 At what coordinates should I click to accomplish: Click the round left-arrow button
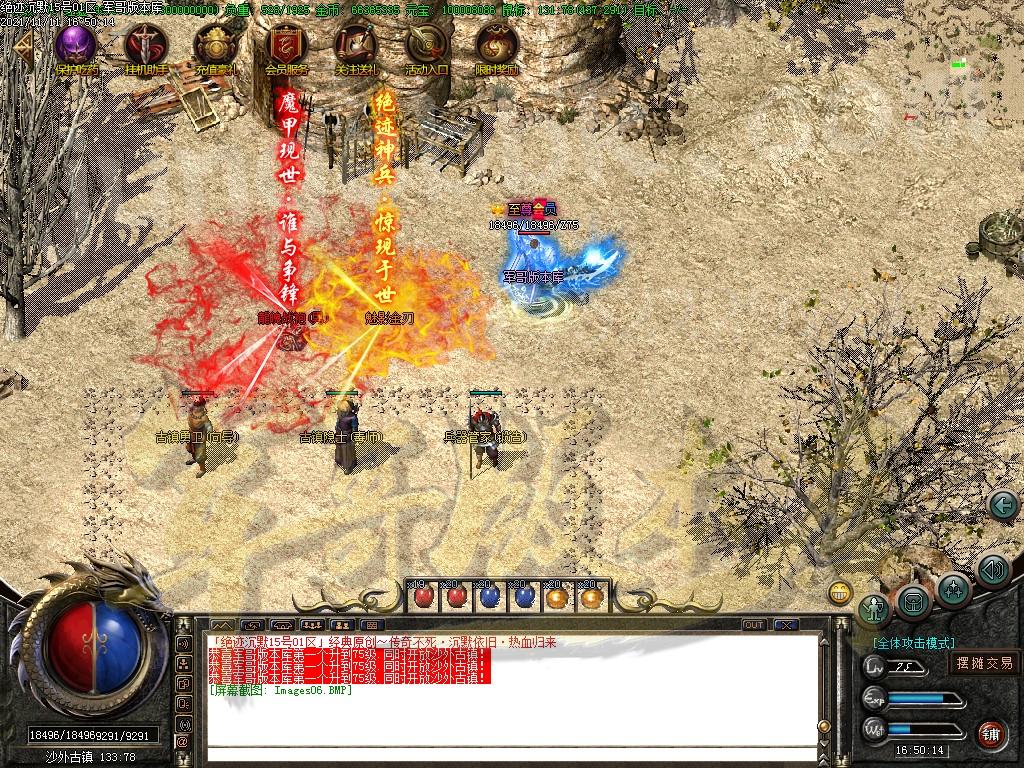tap(1002, 505)
